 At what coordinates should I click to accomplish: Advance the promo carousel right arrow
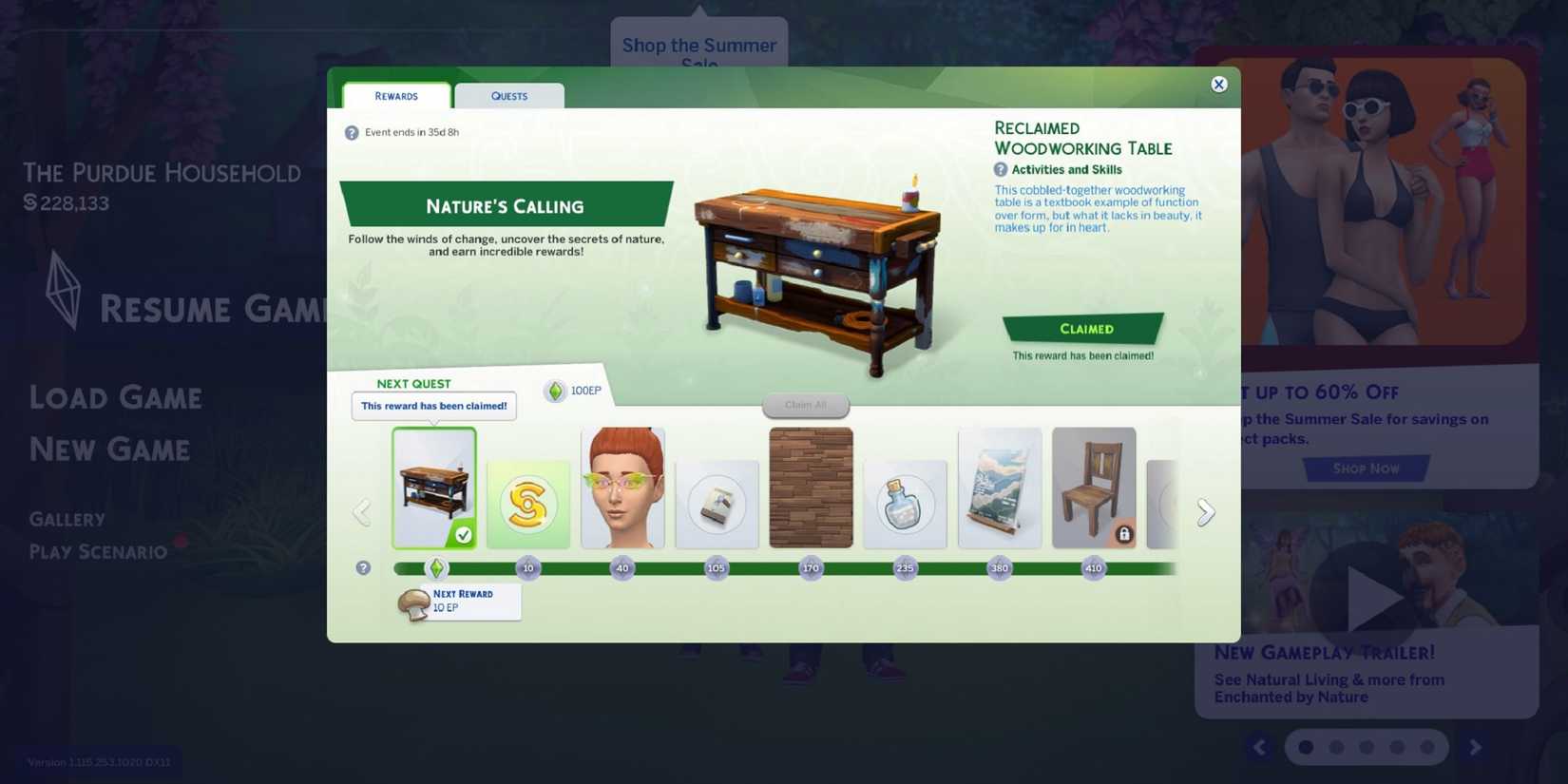pyautogui.click(x=1477, y=747)
